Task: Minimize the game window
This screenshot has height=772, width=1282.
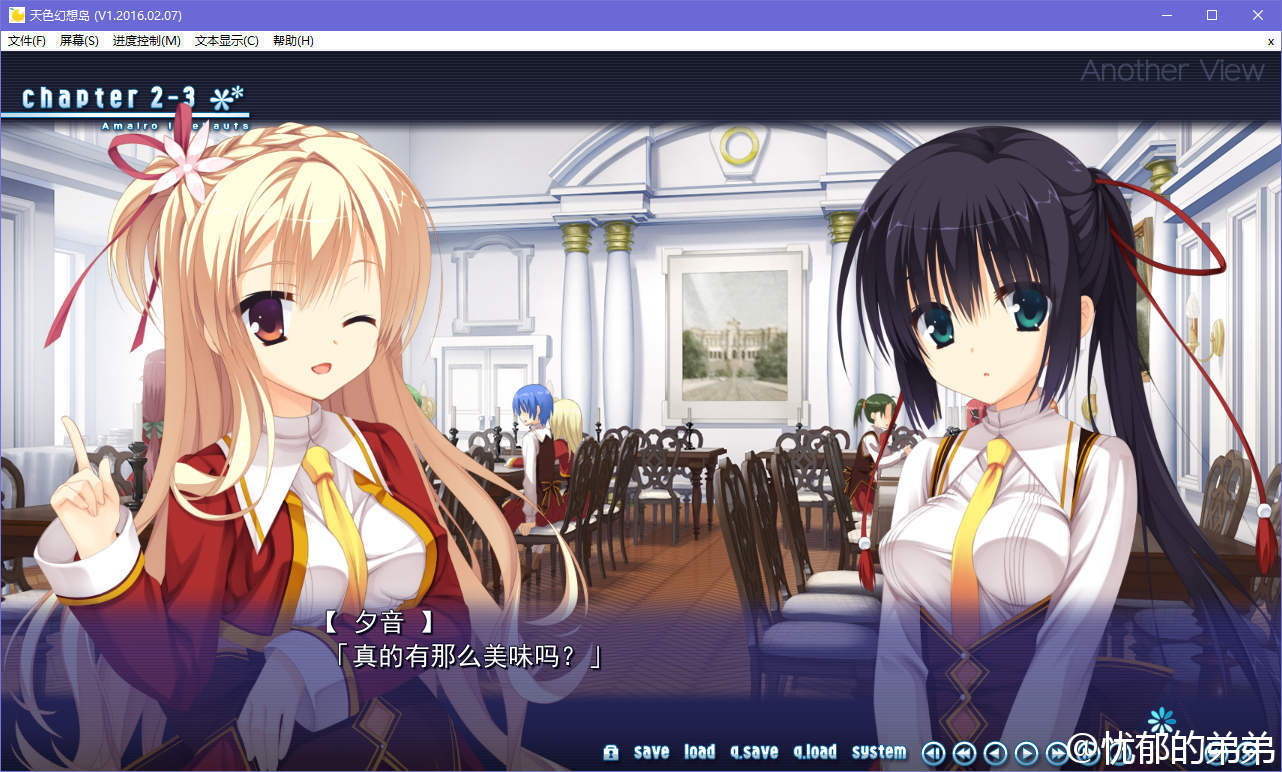Action: pos(1166,15)
